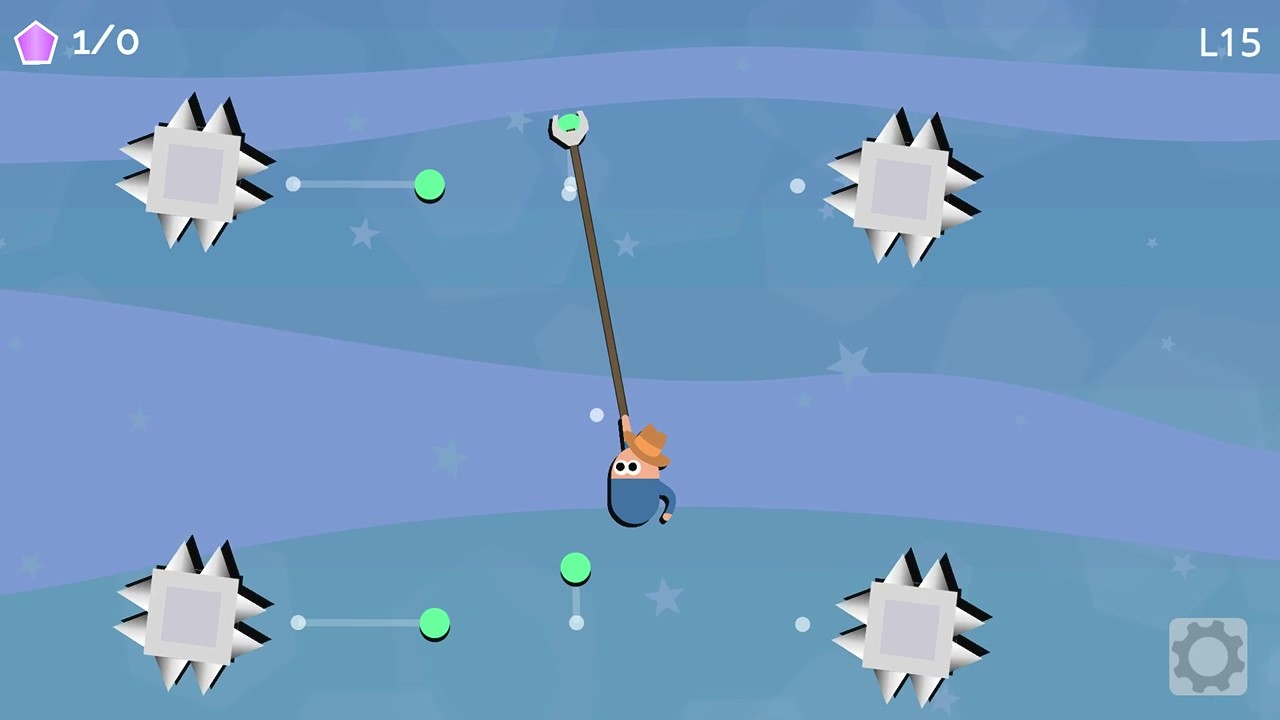Click the purple pentagon collectible counter icon
This screenshot has height=720, width=1280.
coord(36,42)
